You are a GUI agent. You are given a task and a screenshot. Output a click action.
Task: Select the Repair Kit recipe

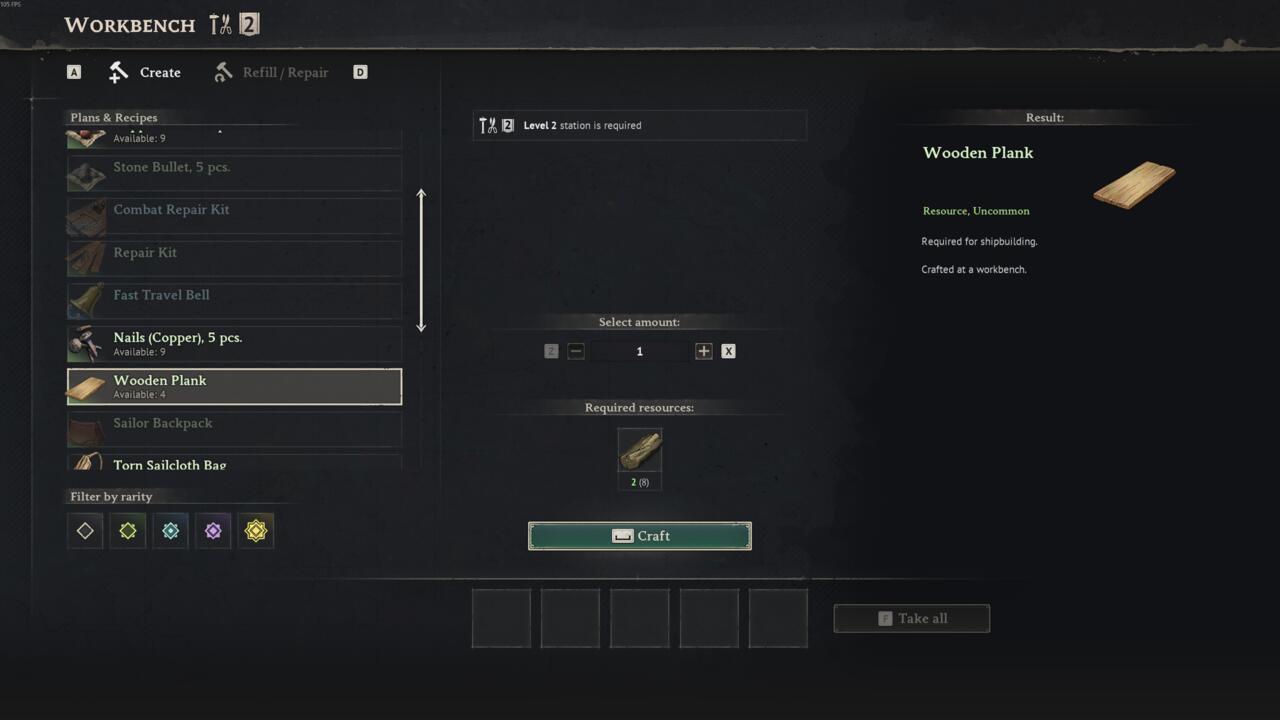234,258
